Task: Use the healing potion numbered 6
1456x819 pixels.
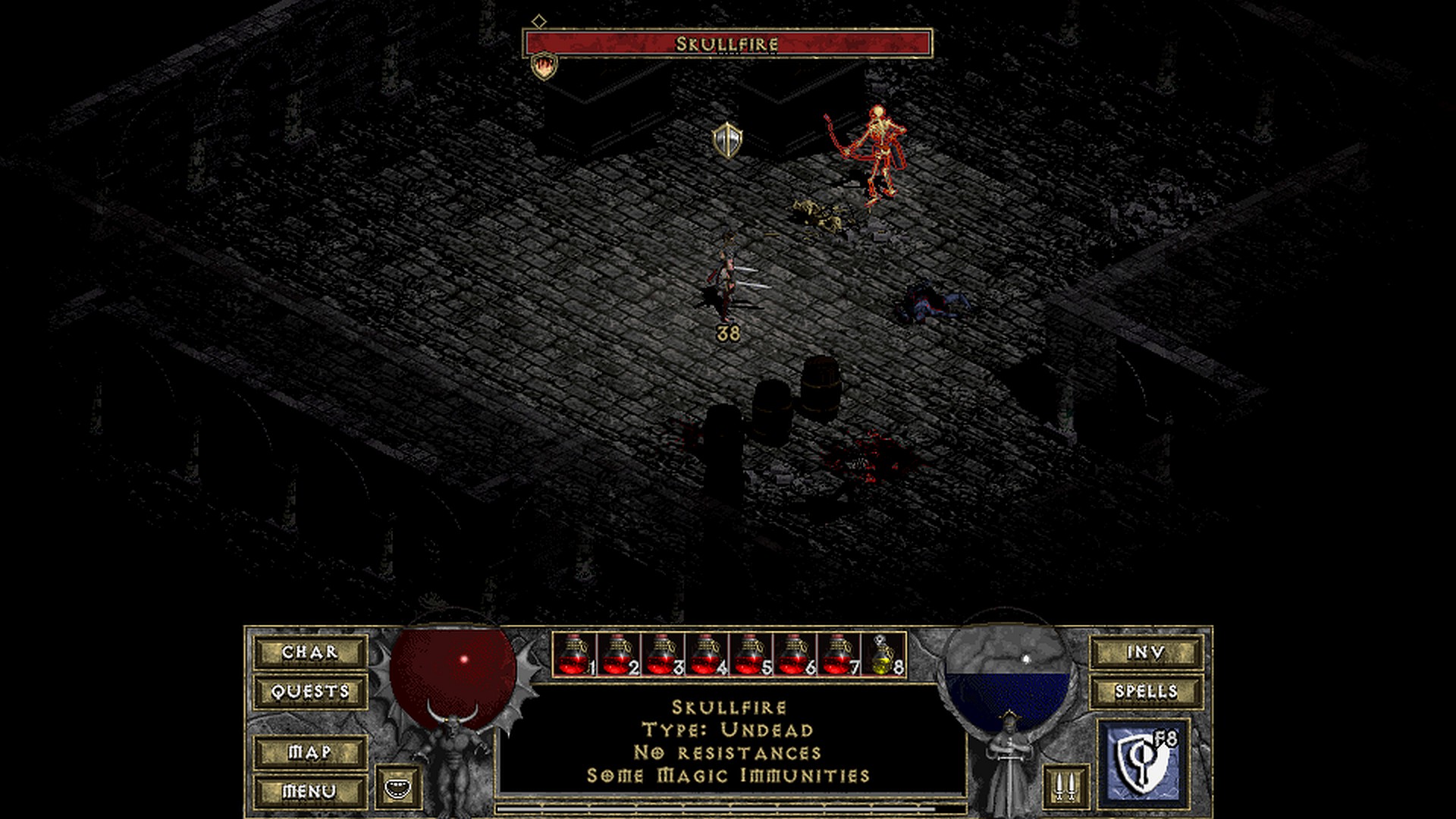Action: [794, 655]
